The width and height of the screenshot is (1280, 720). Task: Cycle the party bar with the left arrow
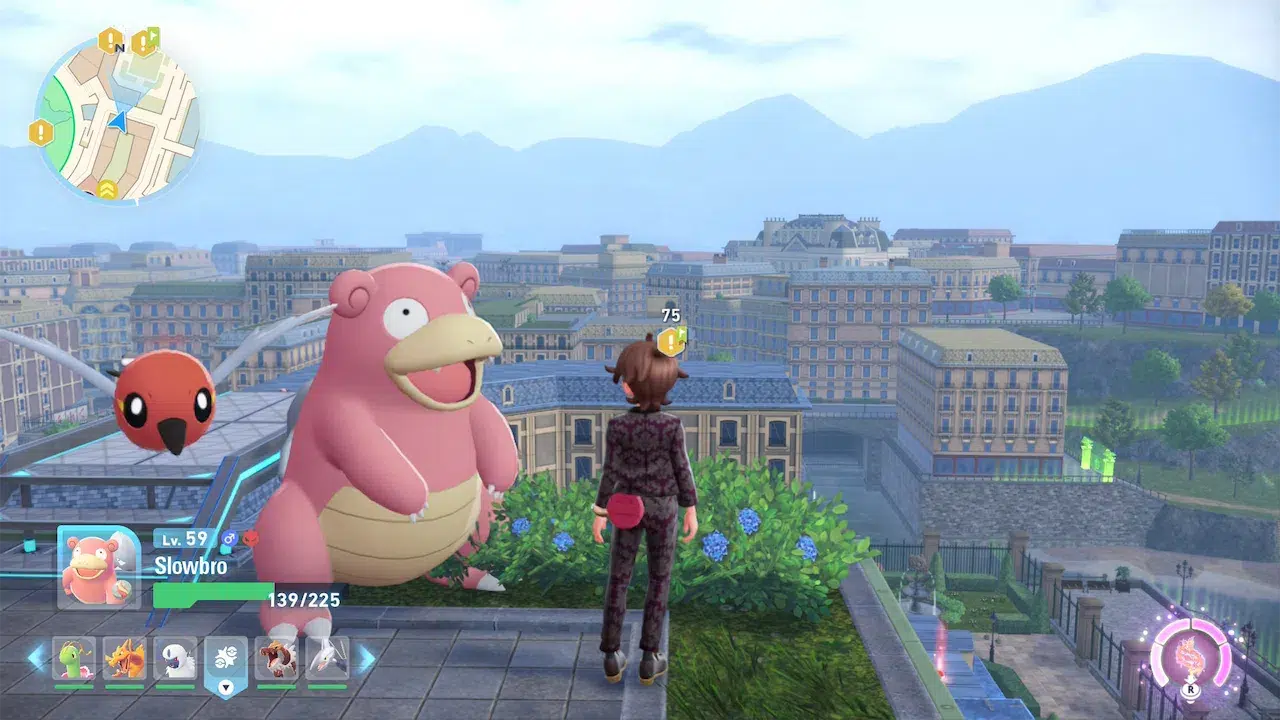point(36,658)
